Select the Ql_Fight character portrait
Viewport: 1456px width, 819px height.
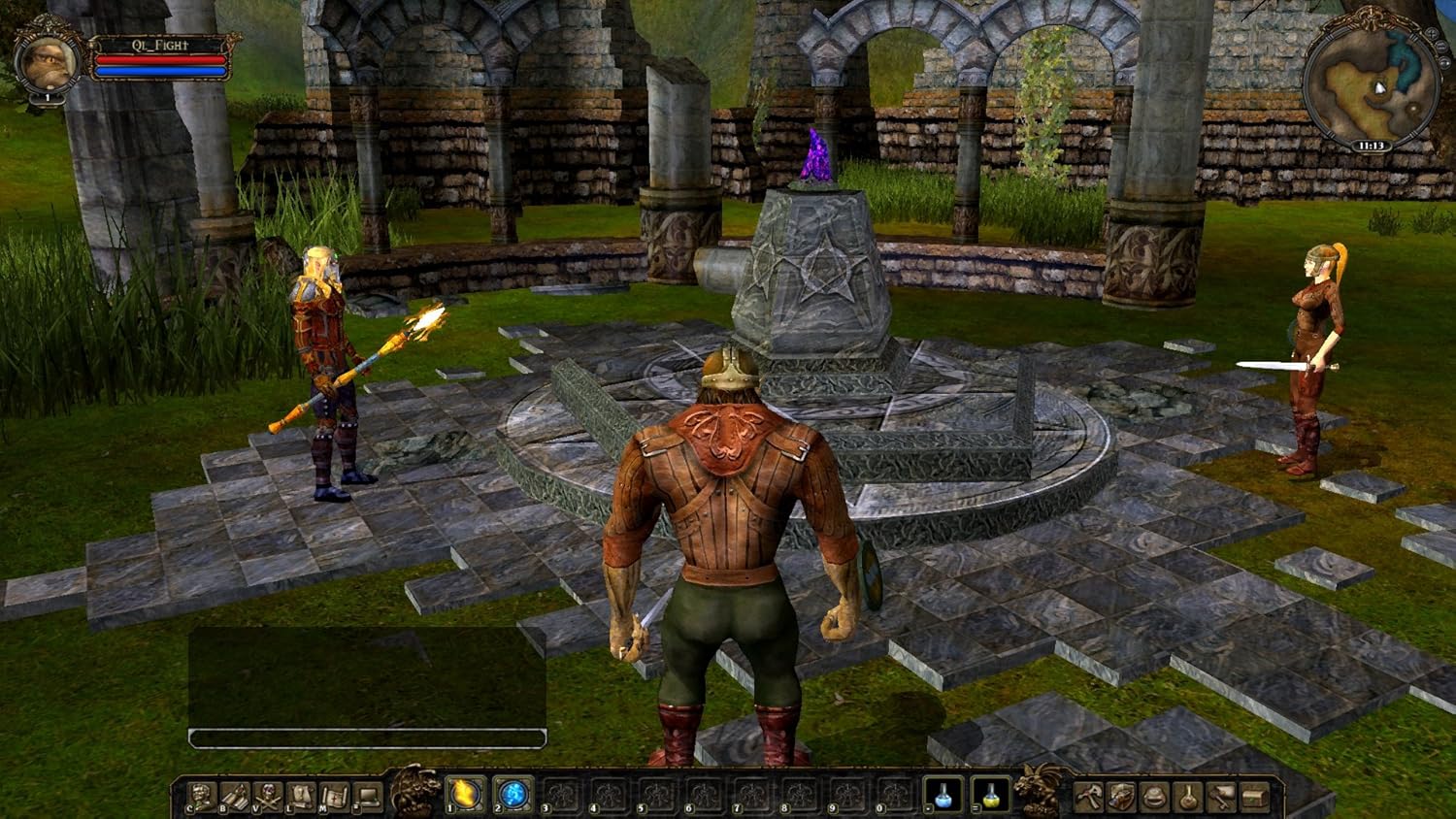[x=47, y=61]
